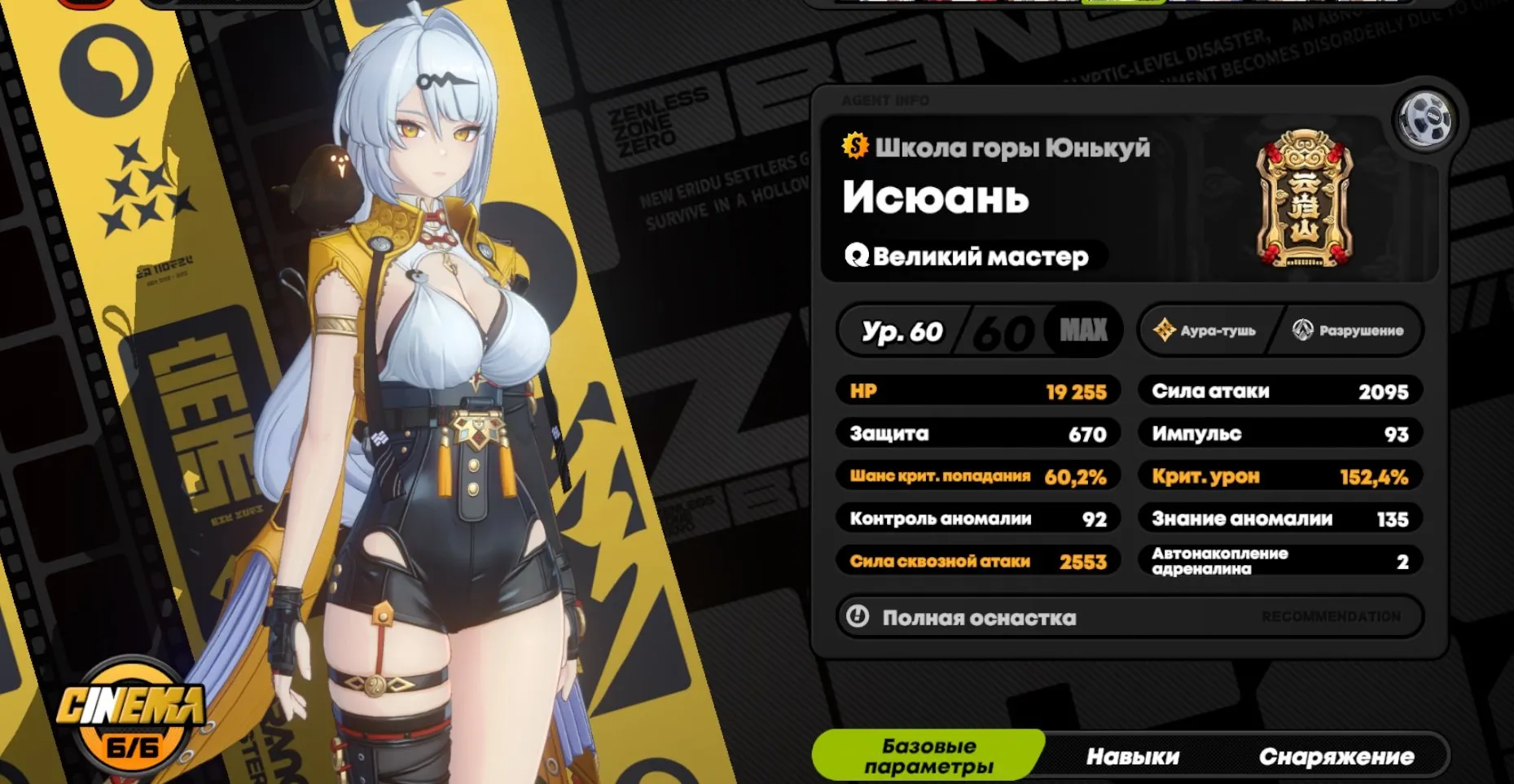Image resolution: width=1514 pixels, height=784 pixels.
Task: Select the HP stat row showing 19 255
Action: click(x=977, y=391)
